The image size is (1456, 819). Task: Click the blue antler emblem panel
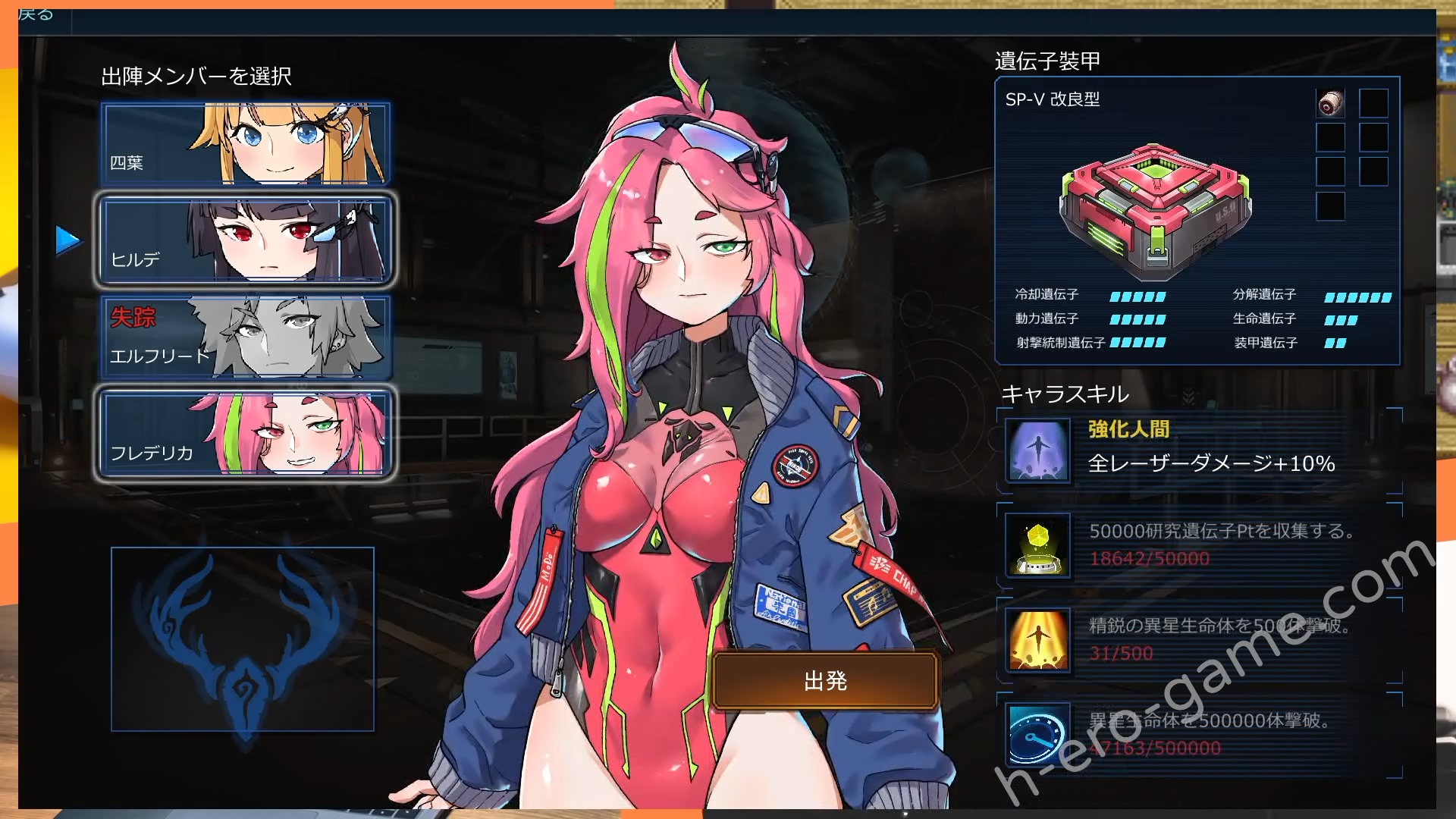pyautogui.click(x=243, y=639)
